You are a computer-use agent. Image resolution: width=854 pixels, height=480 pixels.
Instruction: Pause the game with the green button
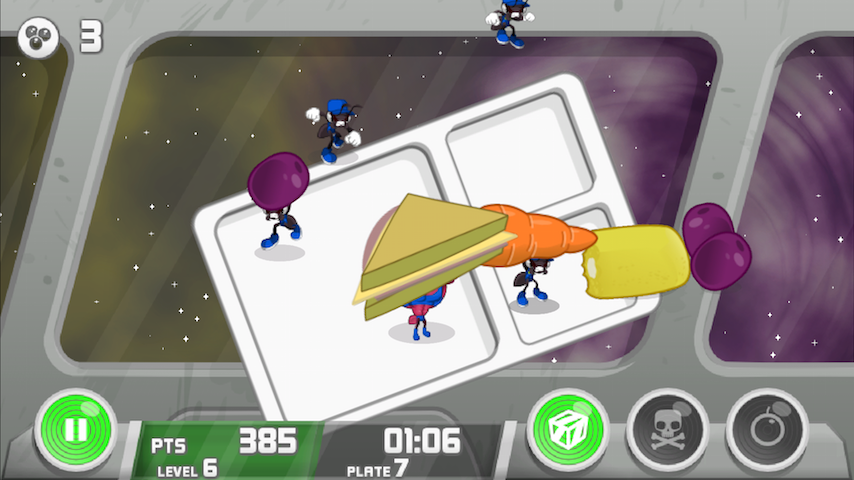pyautogui.click(x=76, y=431)
